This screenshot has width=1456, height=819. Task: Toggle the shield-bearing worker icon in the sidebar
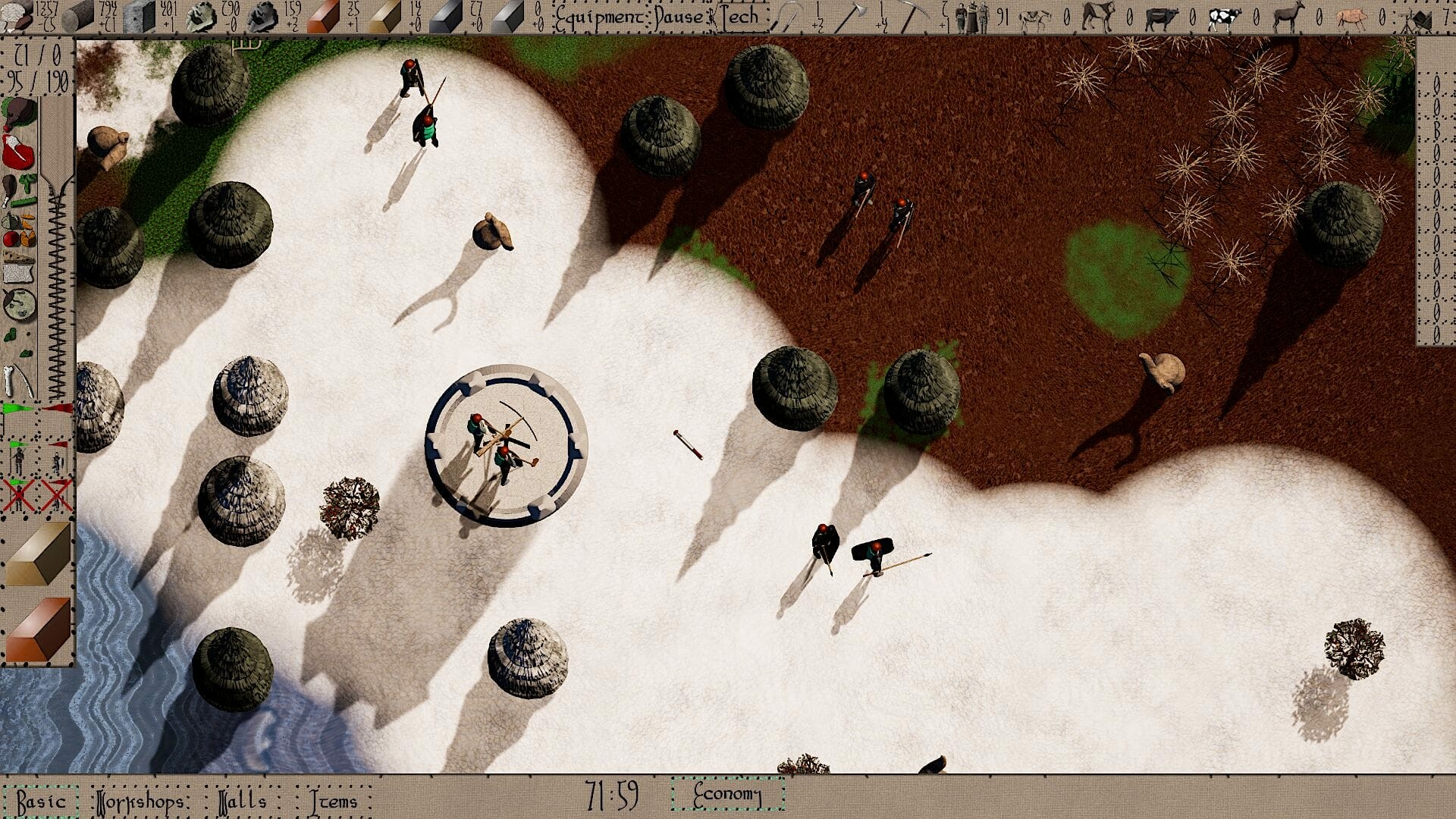[x=57, y=461]
